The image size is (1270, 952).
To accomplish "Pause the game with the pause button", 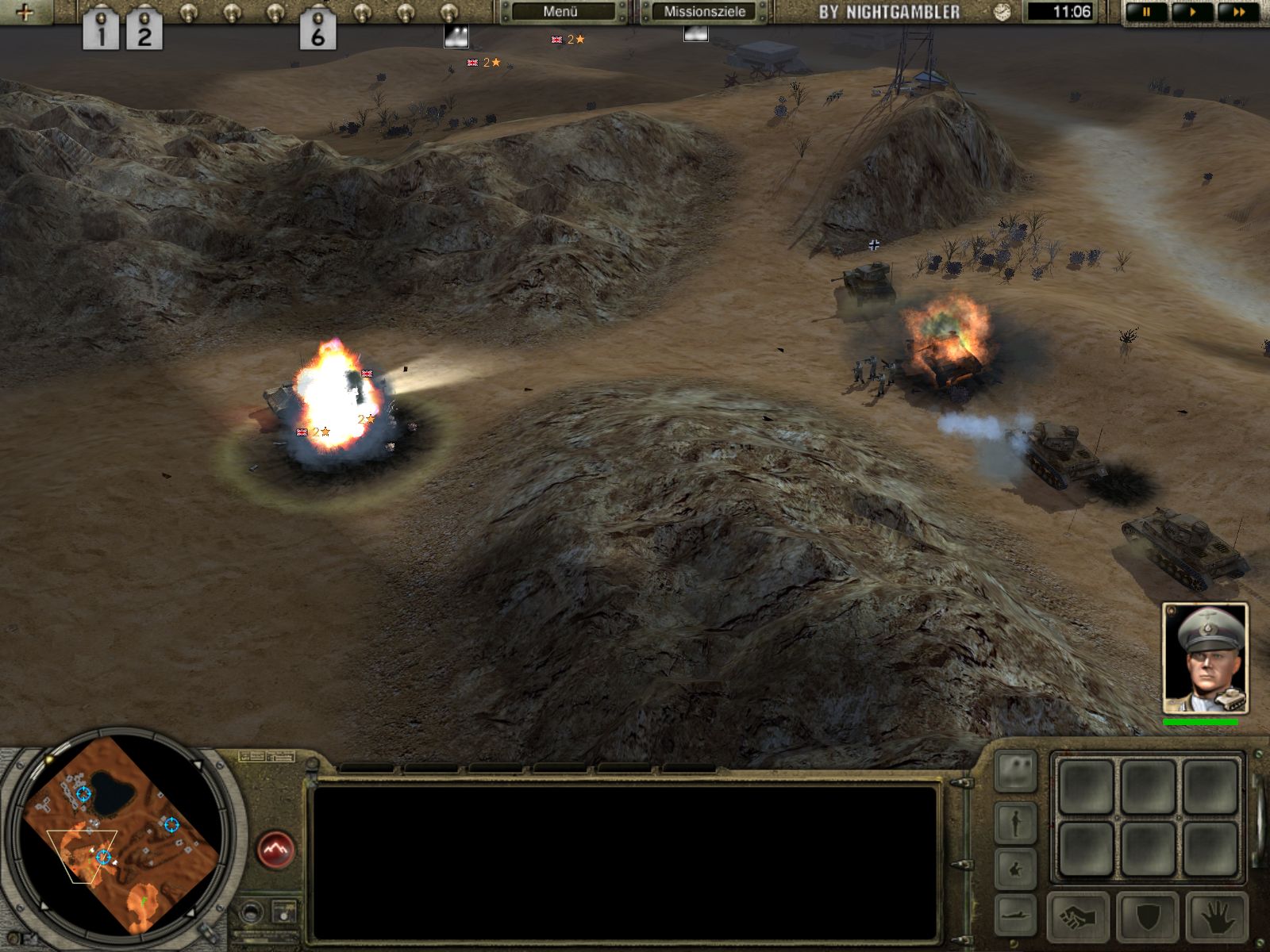I will (1146, 12).
